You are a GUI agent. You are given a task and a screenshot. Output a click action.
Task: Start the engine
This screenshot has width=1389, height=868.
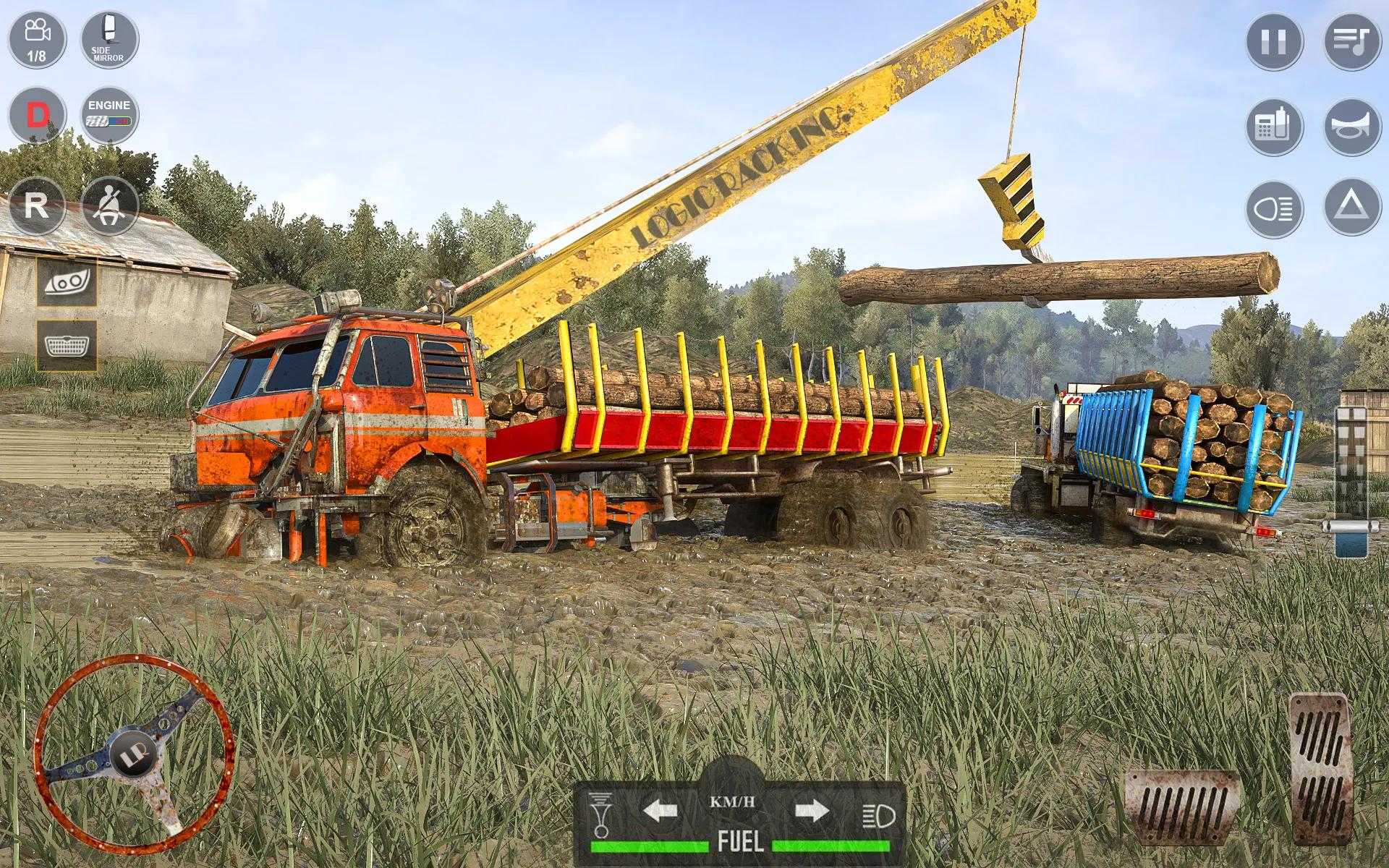pos(109,116)
